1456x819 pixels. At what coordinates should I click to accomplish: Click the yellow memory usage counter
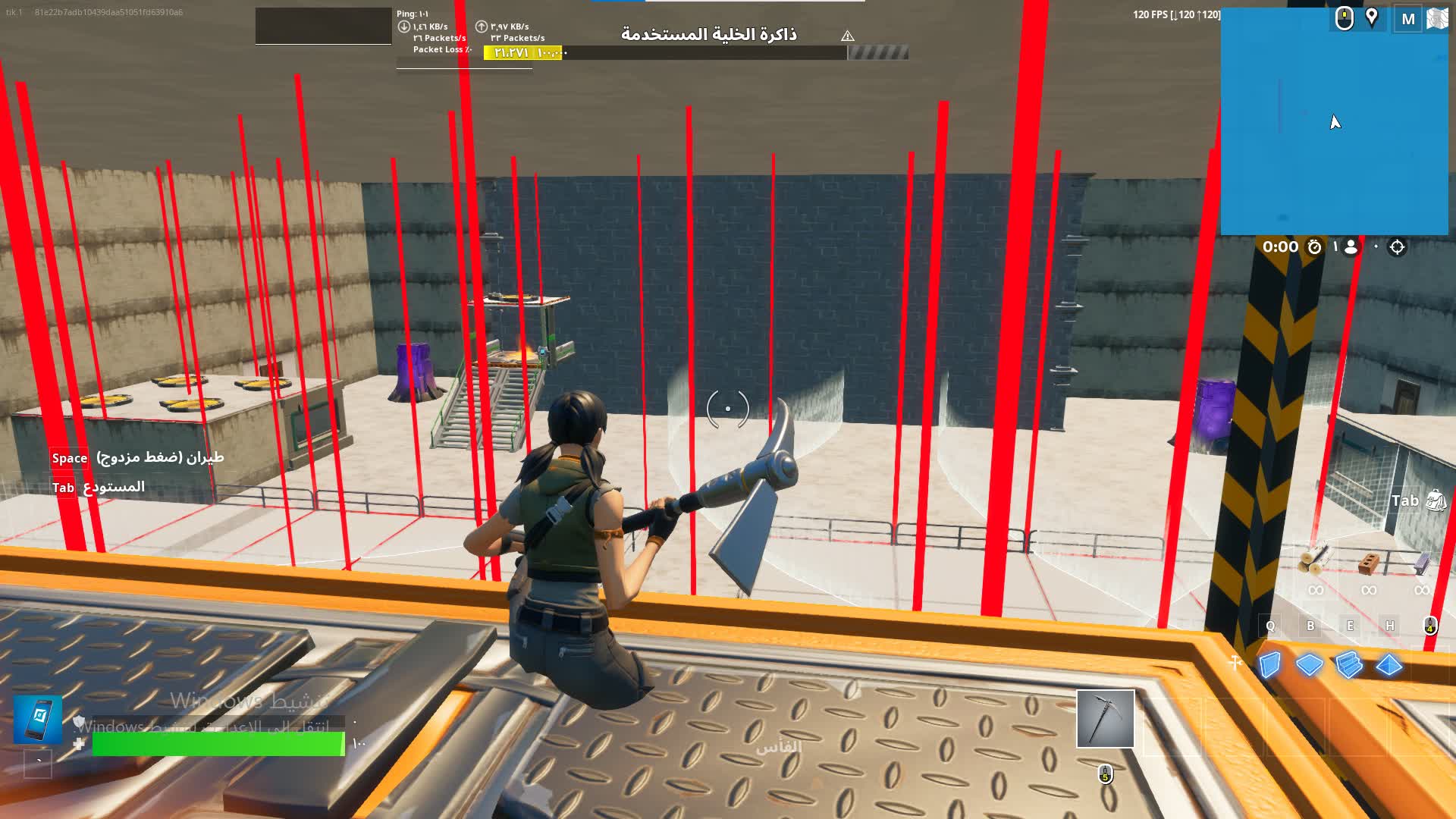pyautogui.click(x=523, y=52)
